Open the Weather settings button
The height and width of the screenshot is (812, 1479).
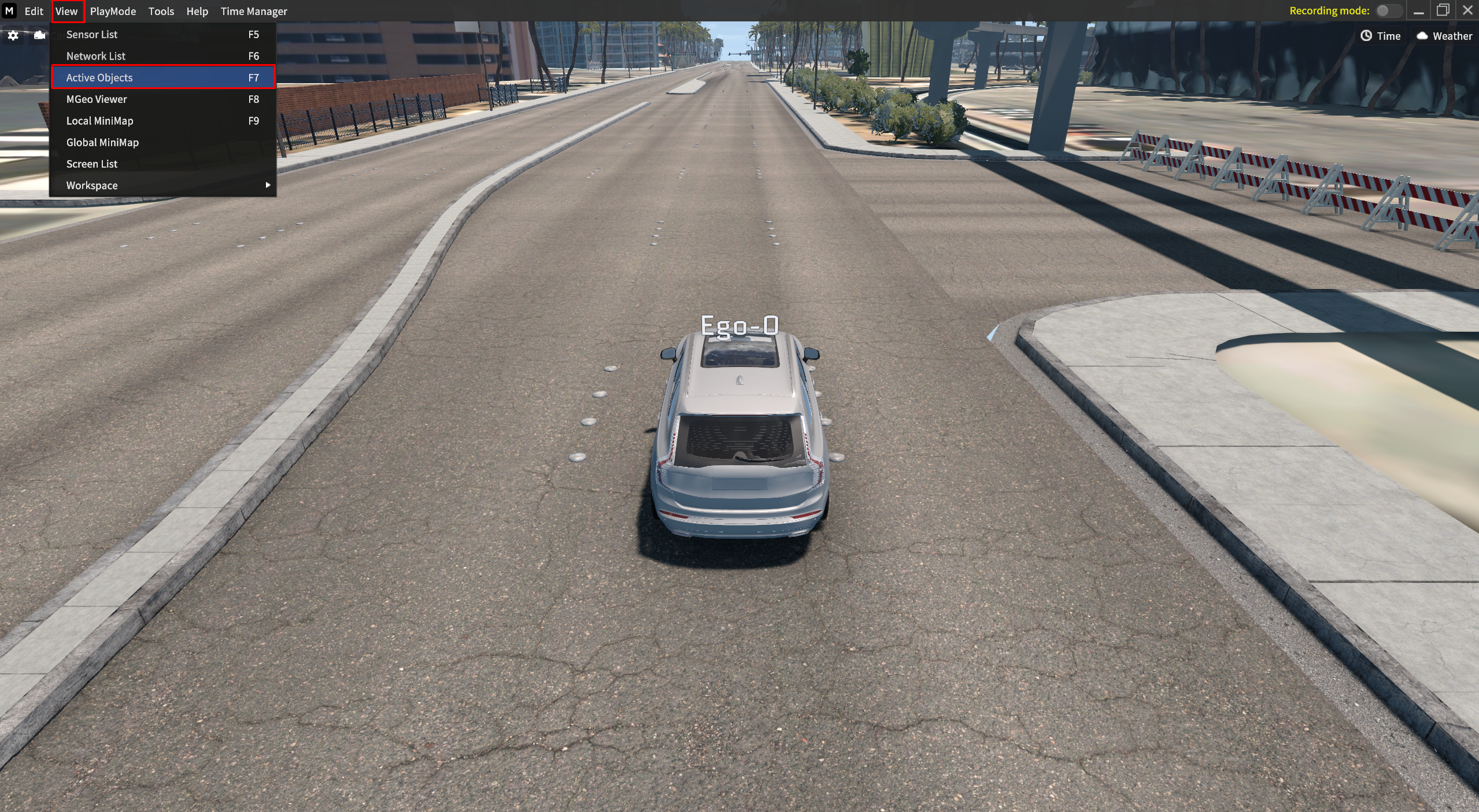coord(1444,36)
